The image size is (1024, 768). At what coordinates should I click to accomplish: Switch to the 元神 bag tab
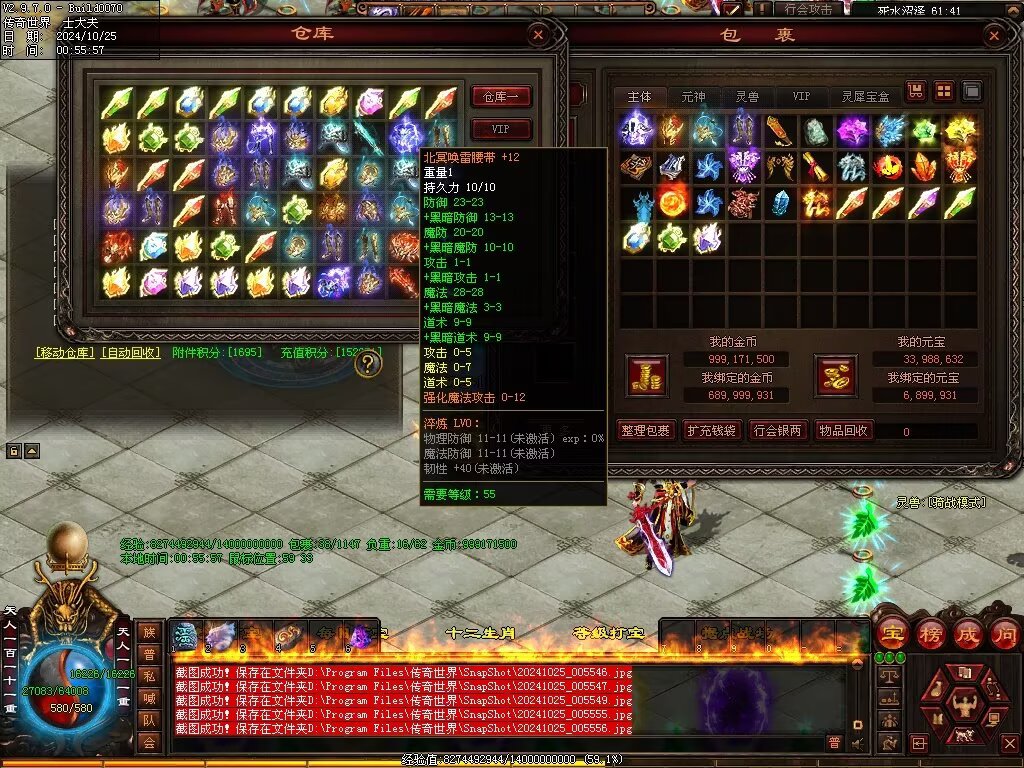click(x=693, y=97)
